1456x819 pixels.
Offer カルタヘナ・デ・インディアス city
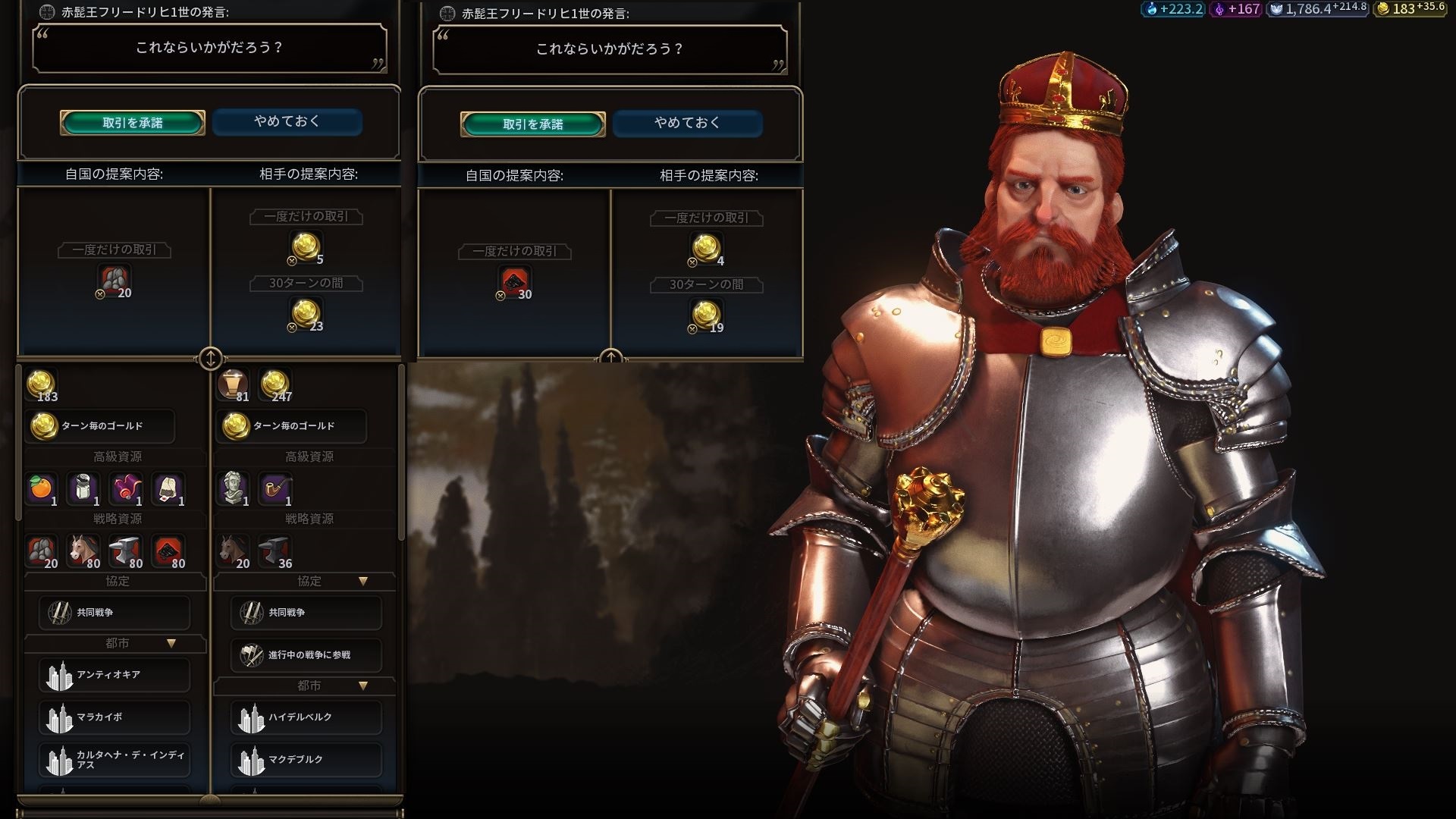[x=114, y=760]
